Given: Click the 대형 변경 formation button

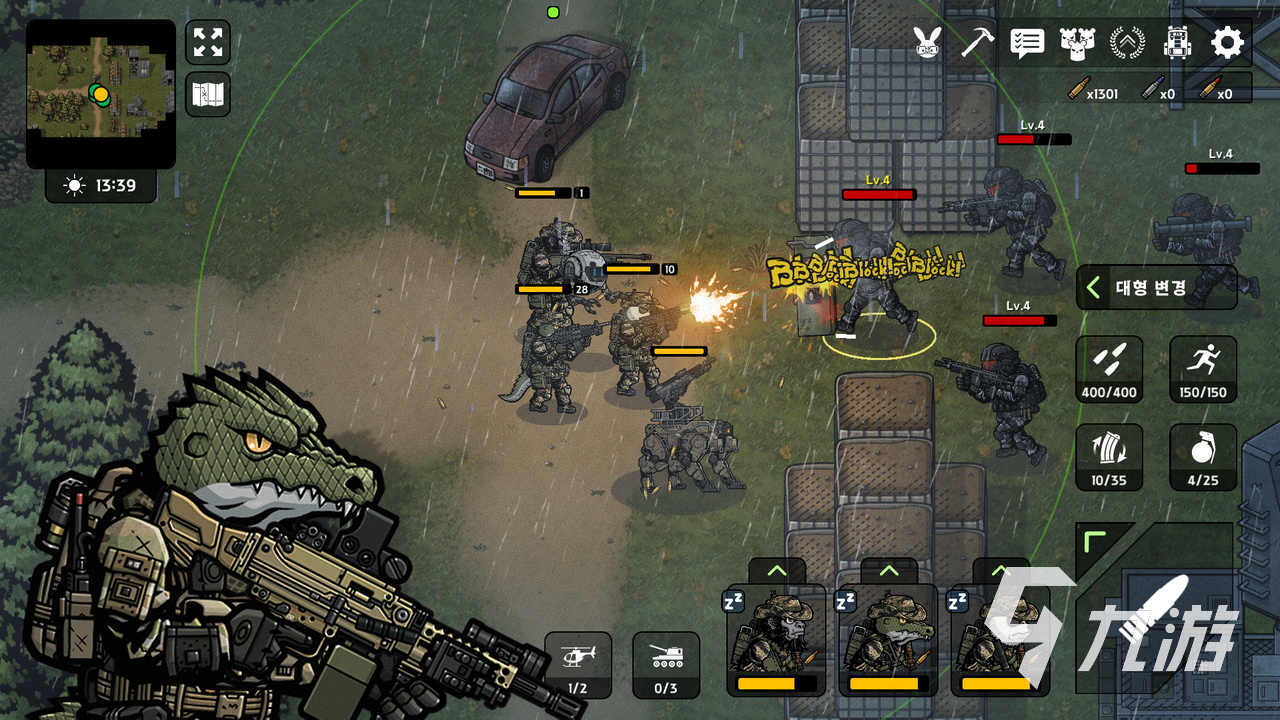Looking at the screenshot, I should 1156,288.
